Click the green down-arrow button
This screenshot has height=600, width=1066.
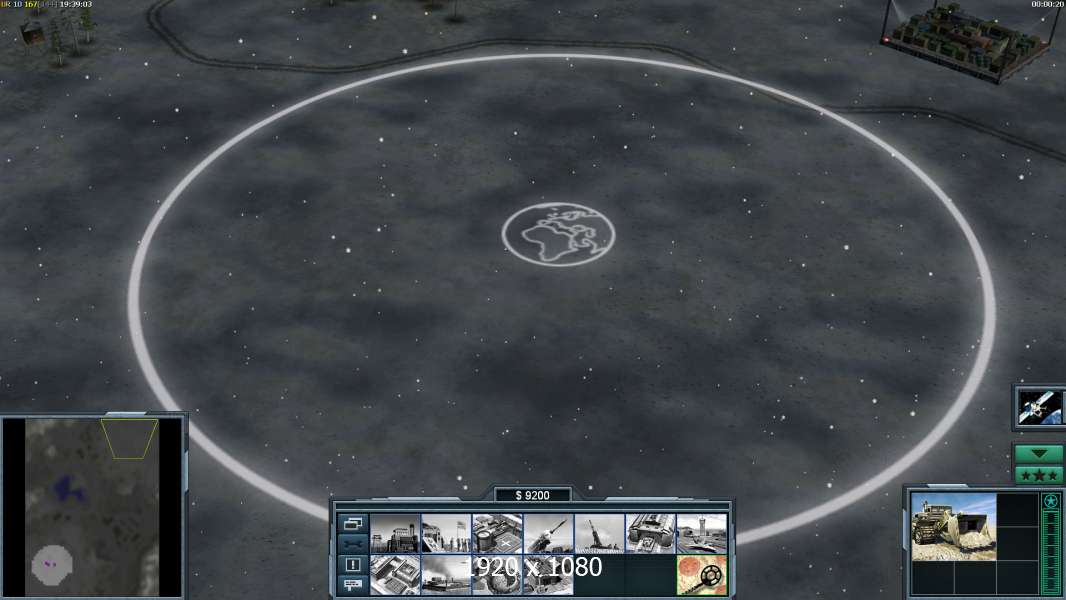coord(1039,454)
